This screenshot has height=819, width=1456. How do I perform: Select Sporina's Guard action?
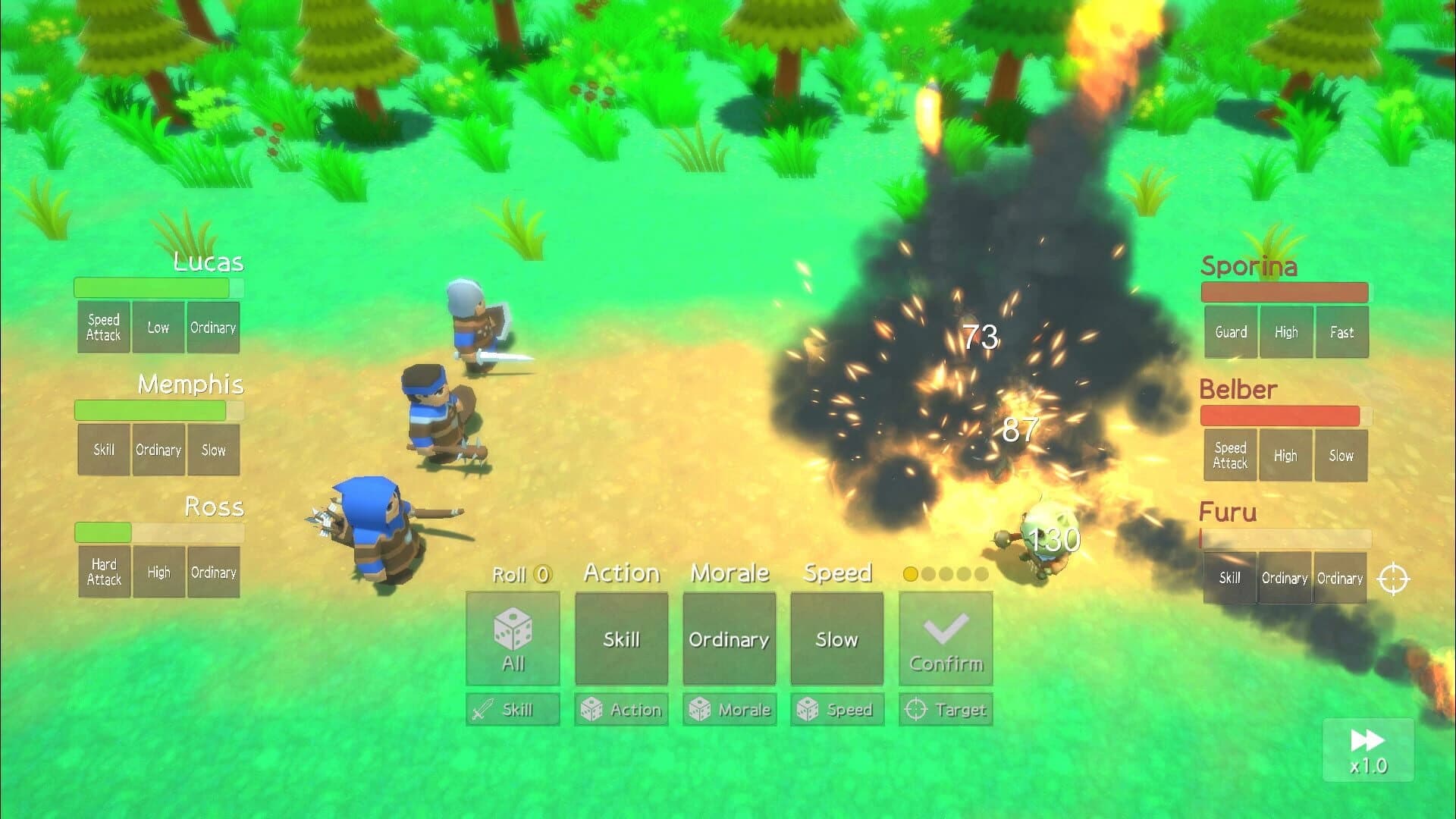tap(1230, 331)
